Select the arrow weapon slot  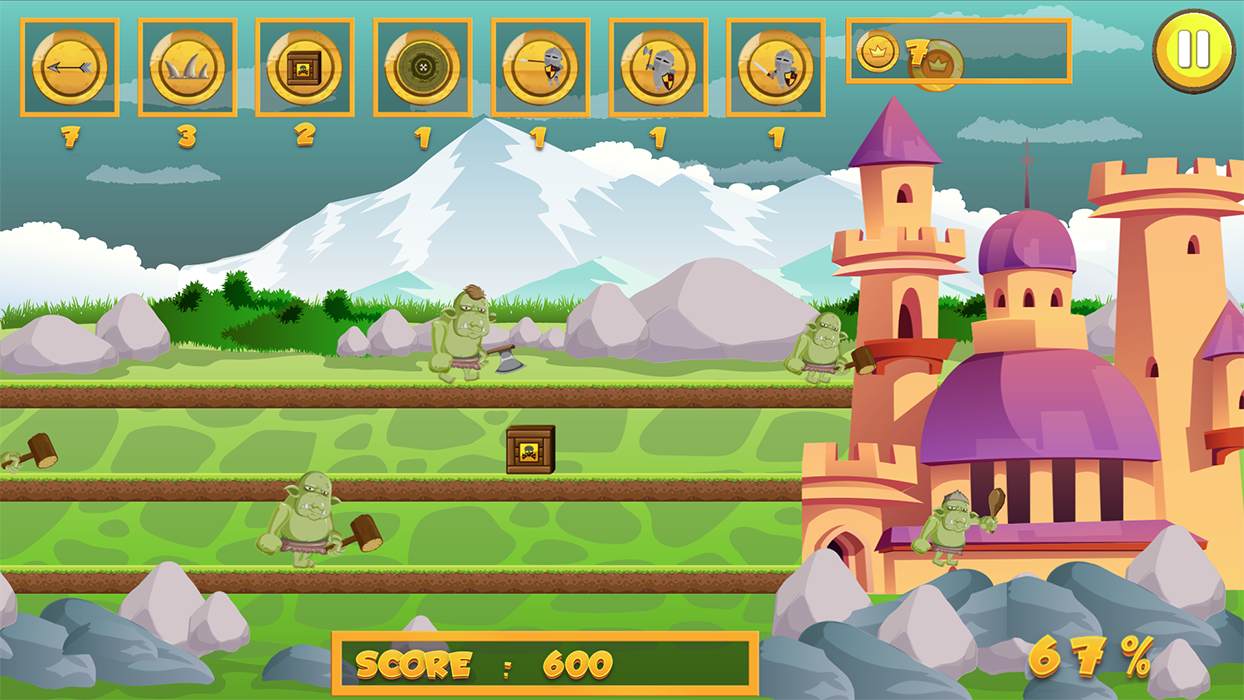tap(69, 68)
